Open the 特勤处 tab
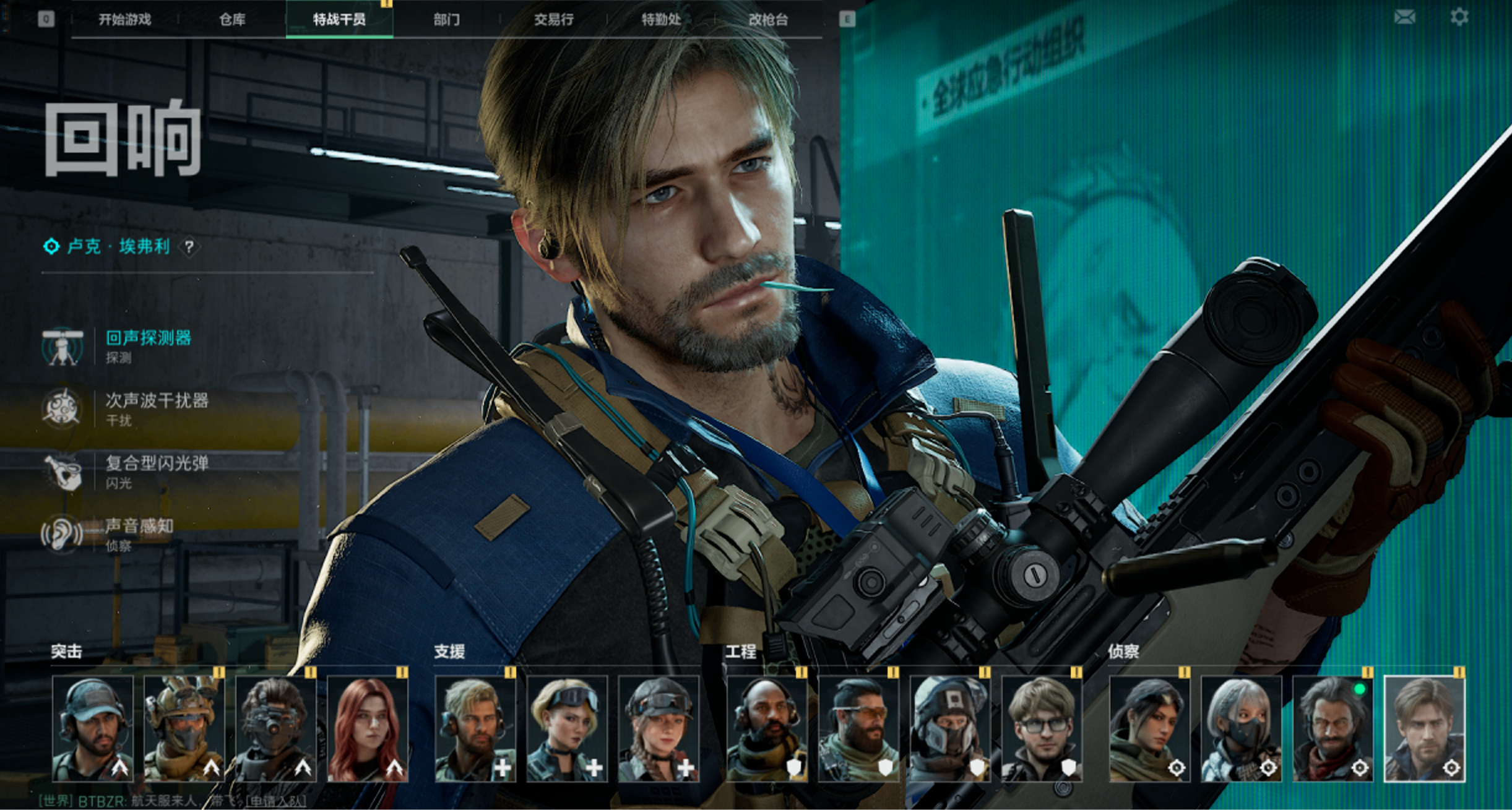This screenshot has height=810, width=1512. [661, 20]
